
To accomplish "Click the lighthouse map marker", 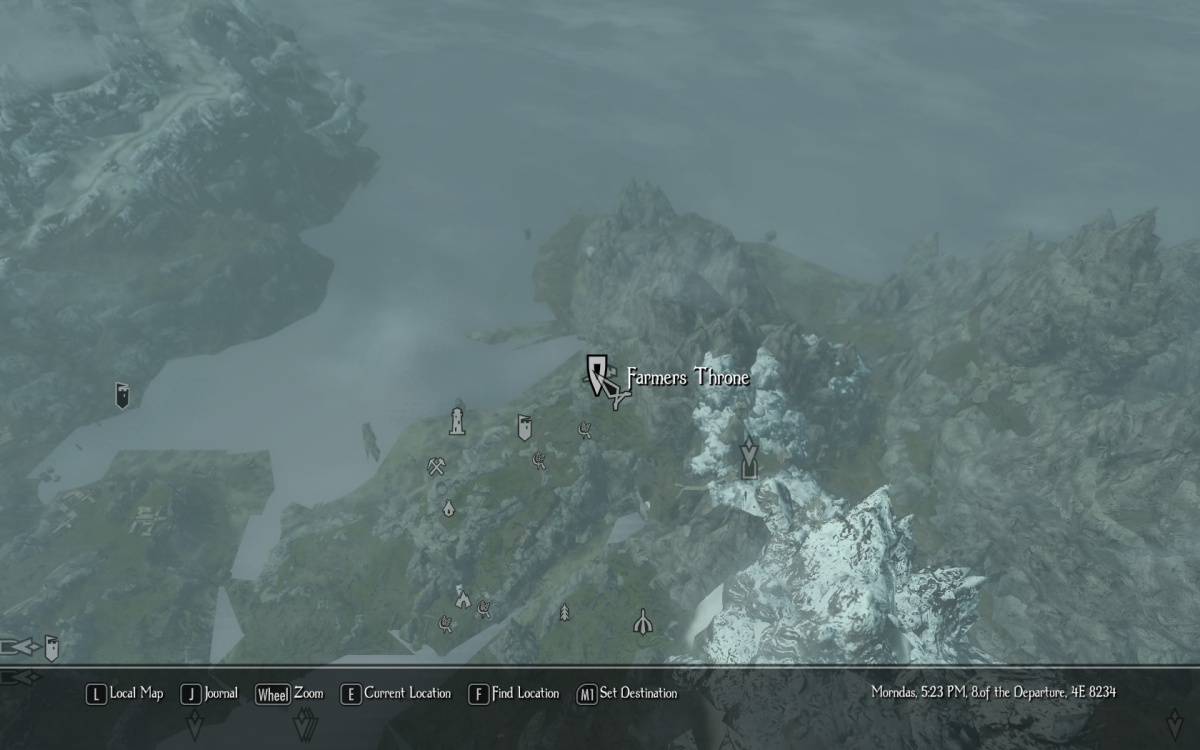I will pos(457,421).
